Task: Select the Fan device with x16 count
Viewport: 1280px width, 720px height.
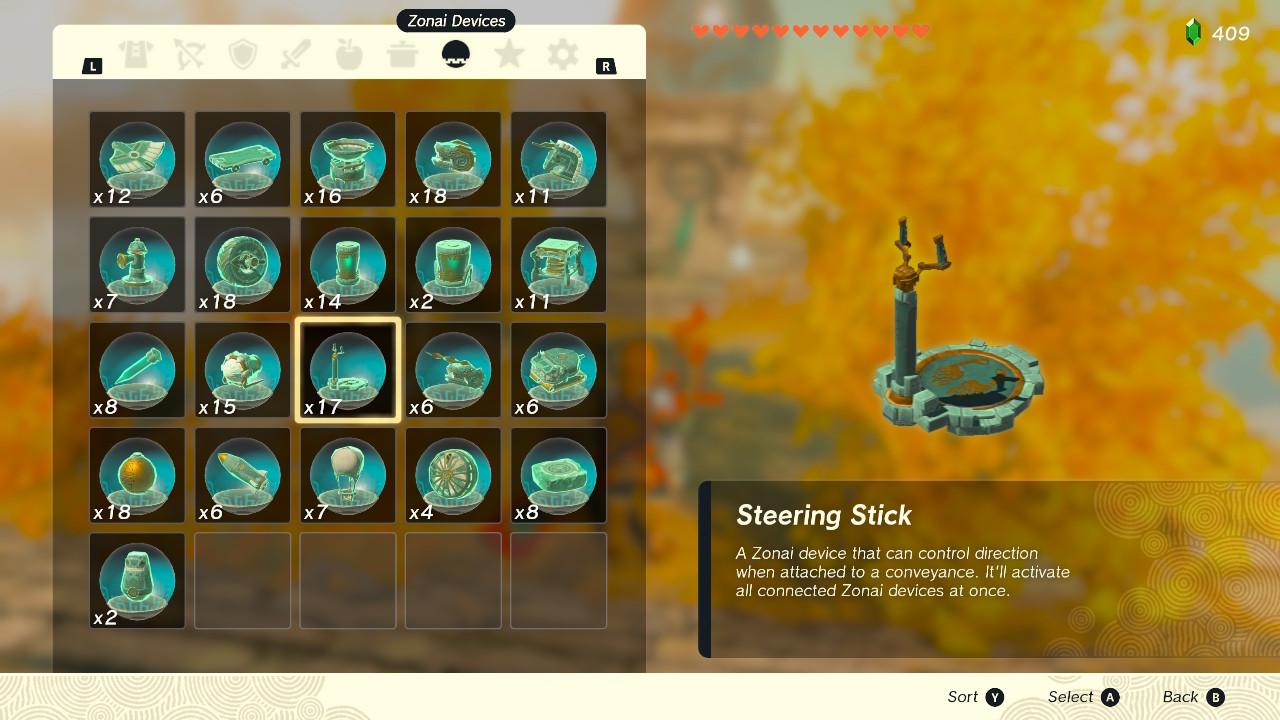Action: [x=347, y=158]
